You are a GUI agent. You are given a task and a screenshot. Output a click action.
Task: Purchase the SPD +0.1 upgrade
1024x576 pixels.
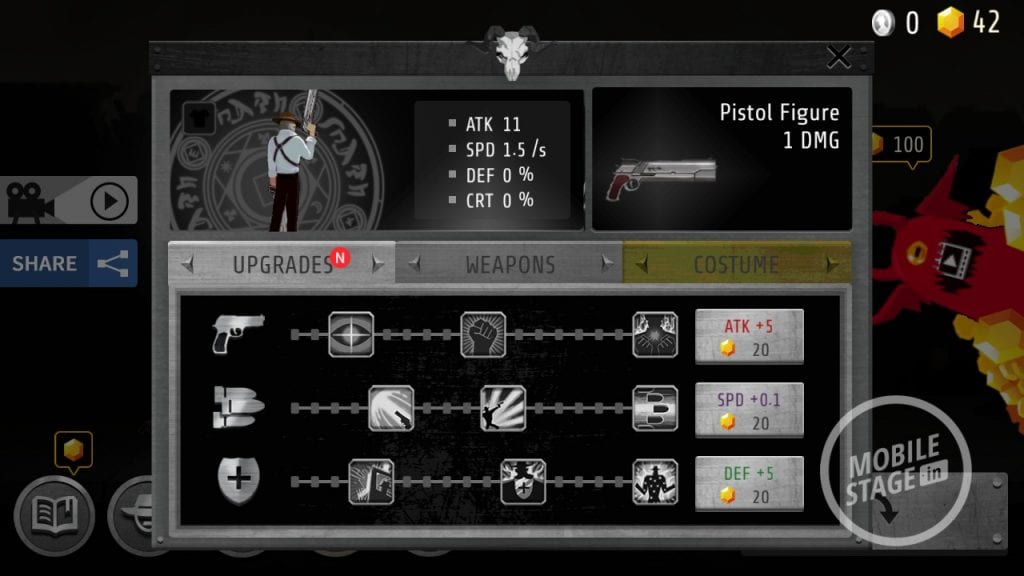point(749,409)
